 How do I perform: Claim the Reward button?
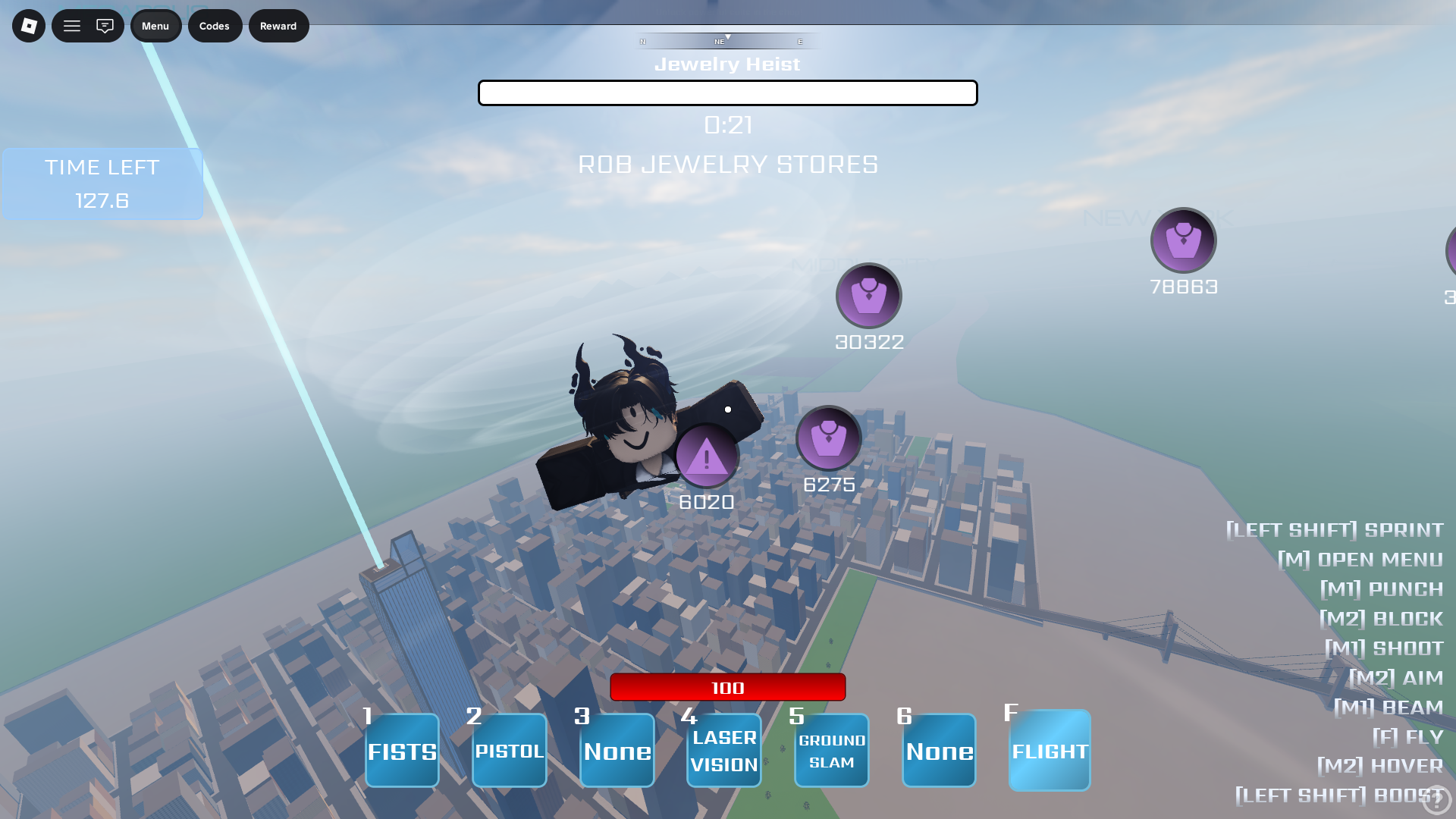coord(278,25)
